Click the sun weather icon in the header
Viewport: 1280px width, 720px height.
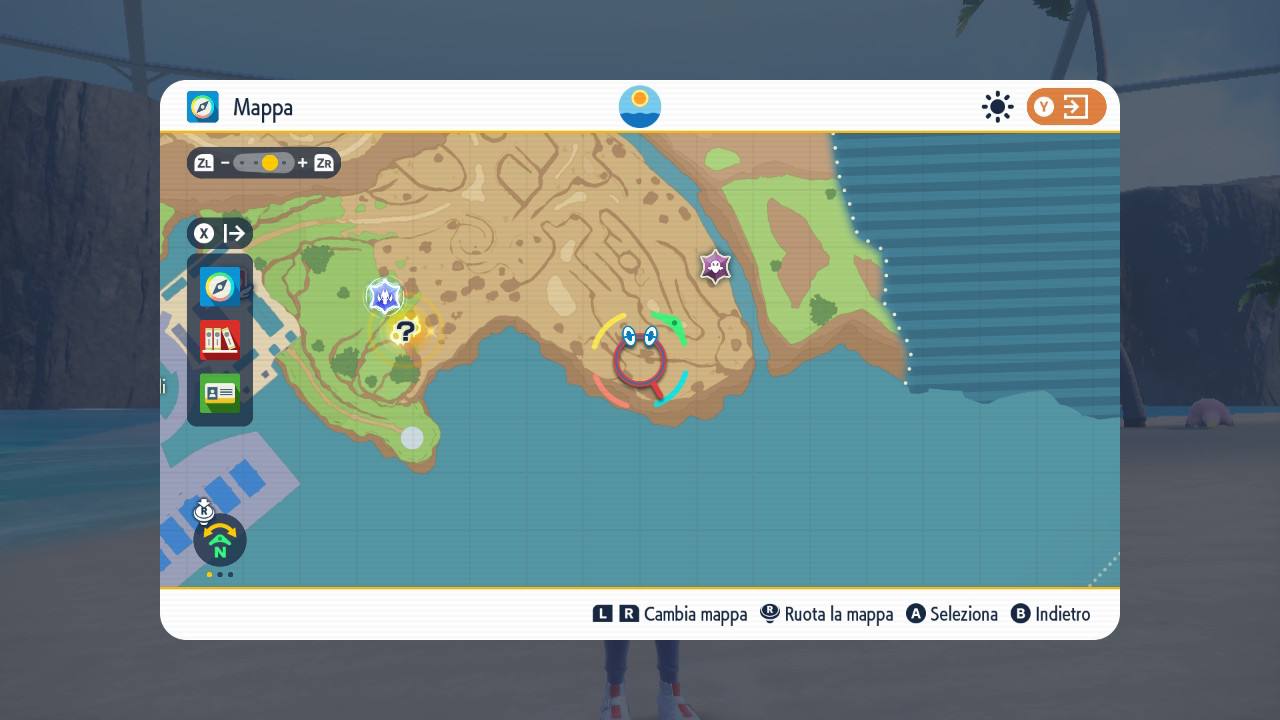click(x=997, y=105)
